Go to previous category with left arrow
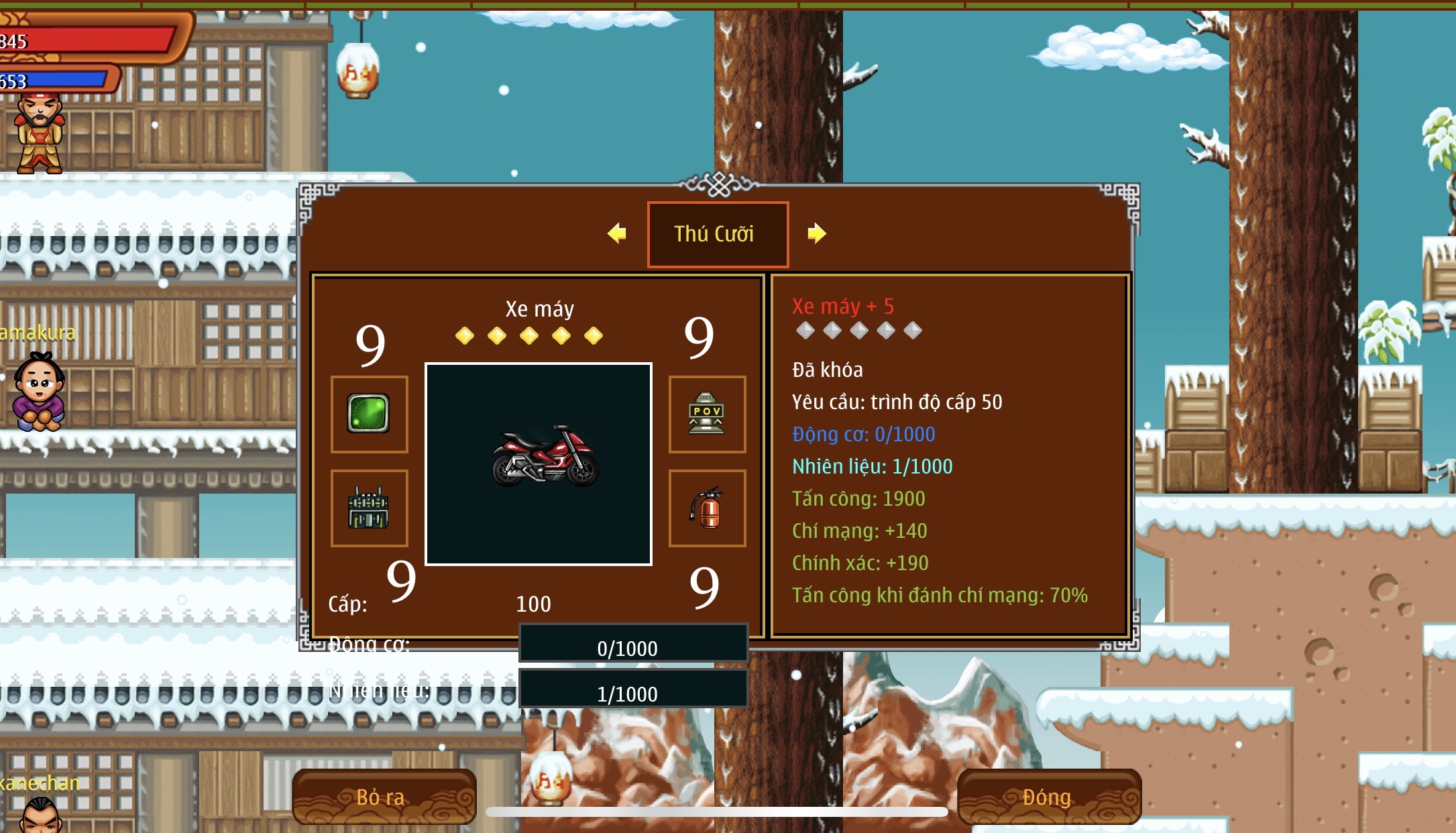Image resolution: width=1456 pixels, height=833 pixels. [x=617, y=233]
